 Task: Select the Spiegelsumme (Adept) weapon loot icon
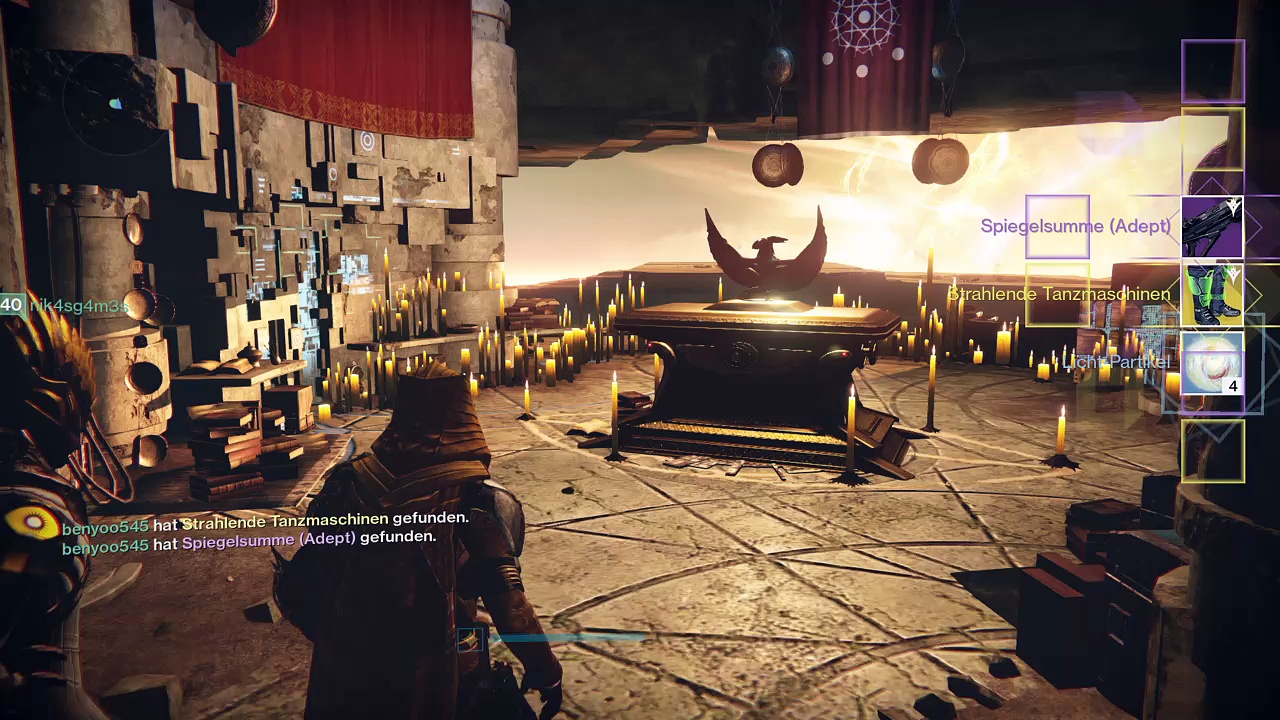(1212, 227)
